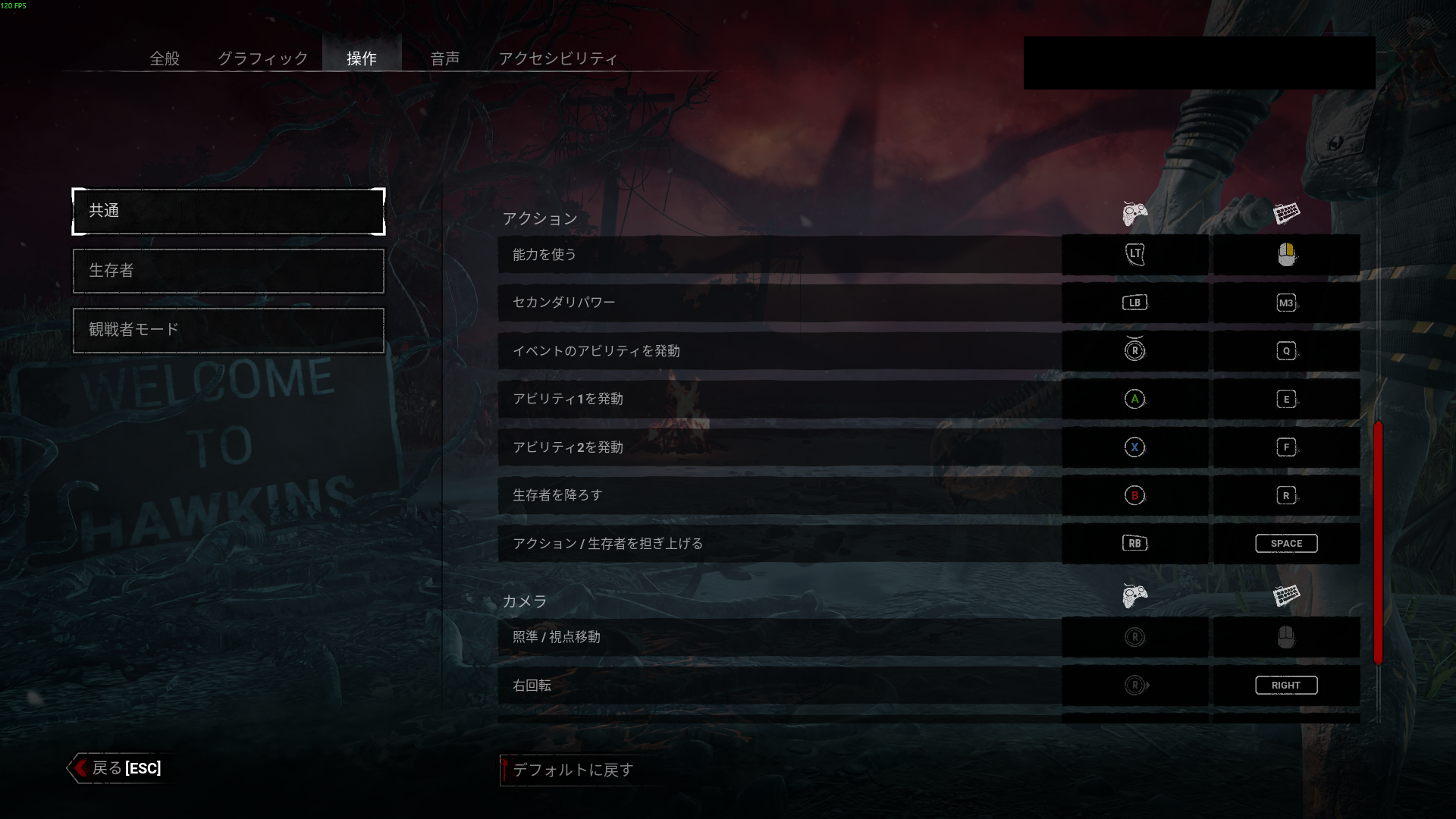1456x819 pixels.
Task: Reset bindings with デフォルトに戻す
Action: click(x=572, y=770)
